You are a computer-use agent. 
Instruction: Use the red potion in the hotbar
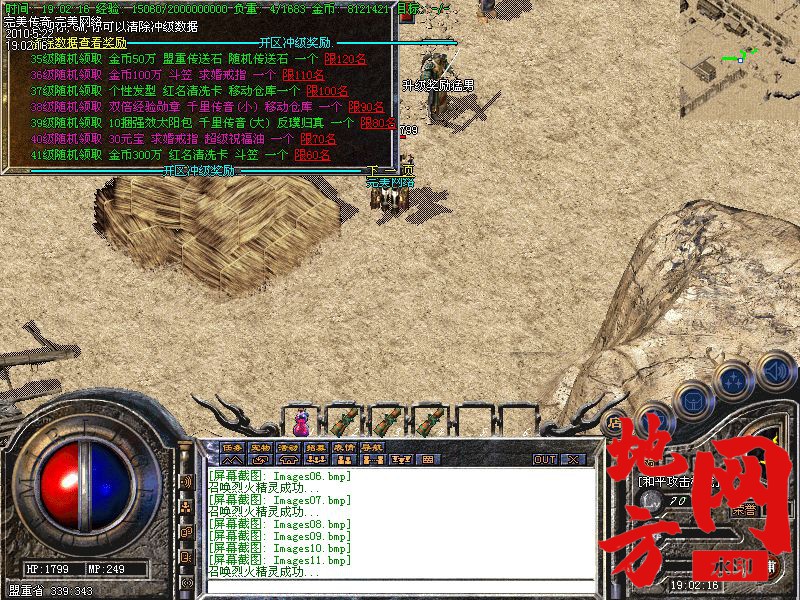click(302, 420)
